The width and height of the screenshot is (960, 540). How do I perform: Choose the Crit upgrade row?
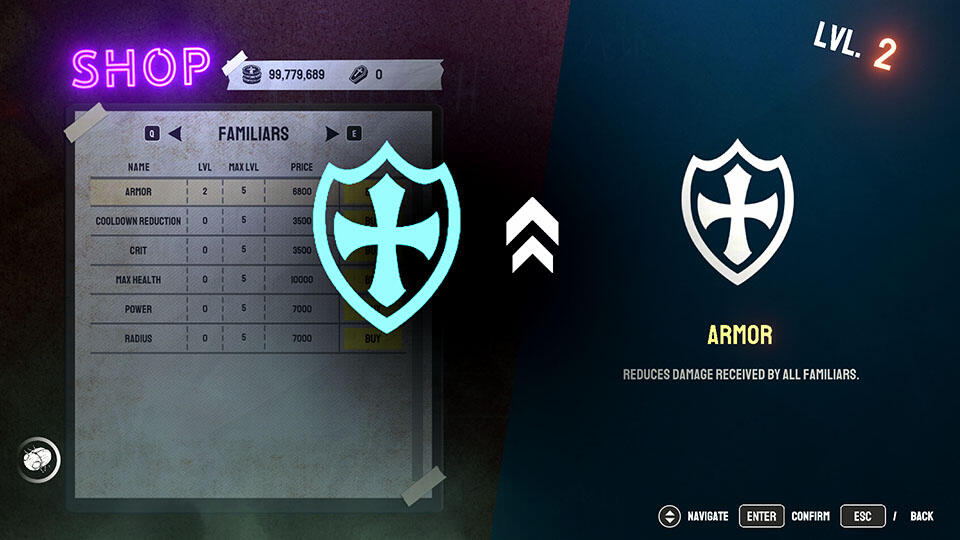pyautogui.click(x=139, y=250)
